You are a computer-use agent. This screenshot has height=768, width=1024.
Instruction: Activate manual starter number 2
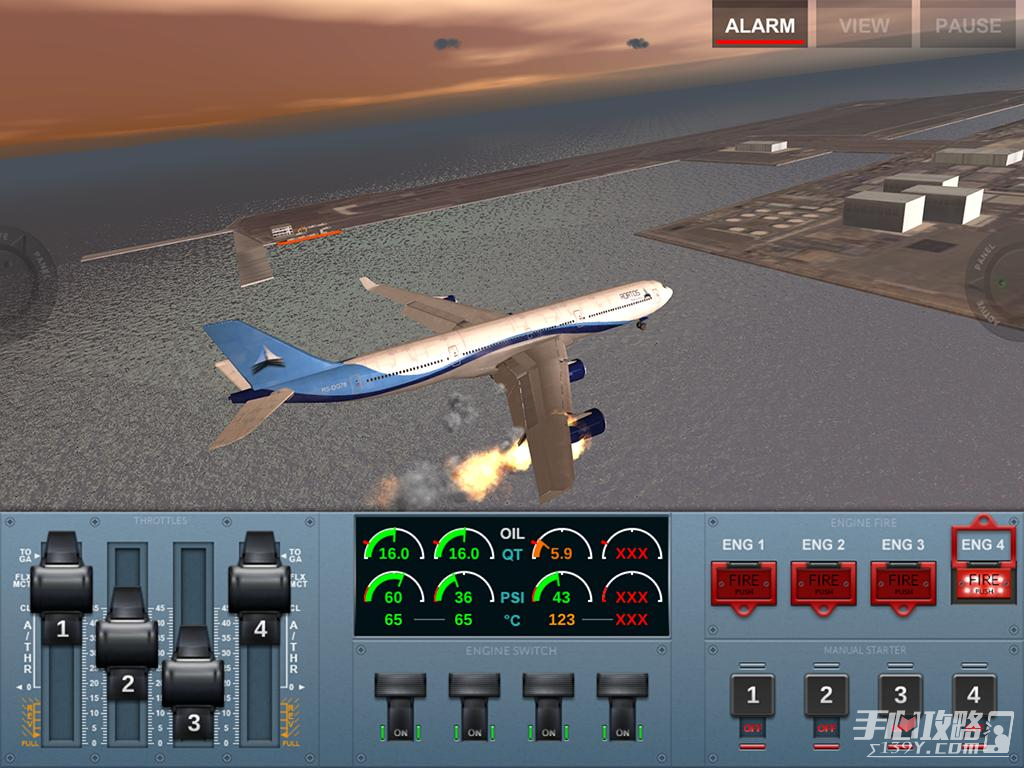click(x=826, y=696)
